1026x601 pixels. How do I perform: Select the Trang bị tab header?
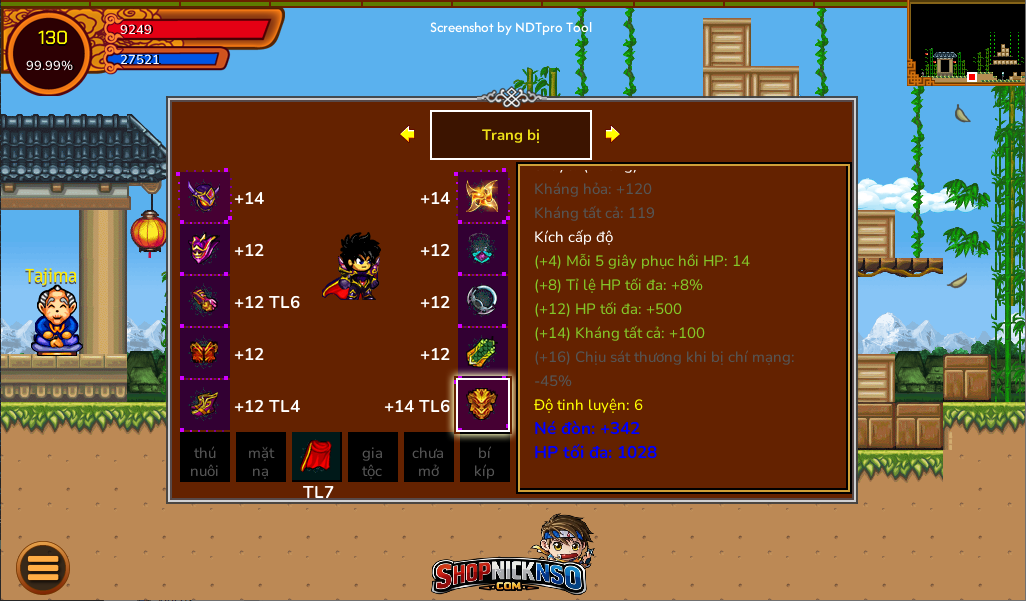[x=510, y=135]
